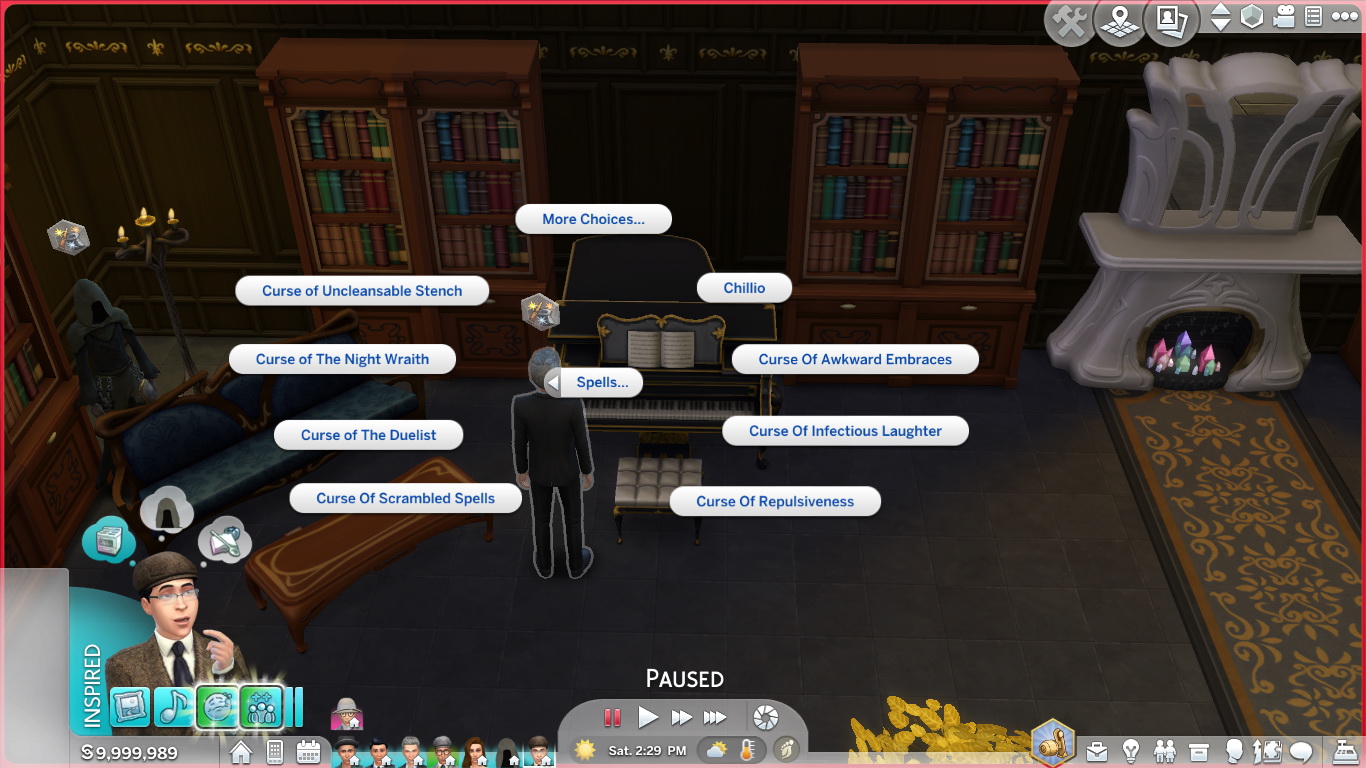Open the Simology panel head icon
Screen dimensions: 1366x768
point(1234,751)
